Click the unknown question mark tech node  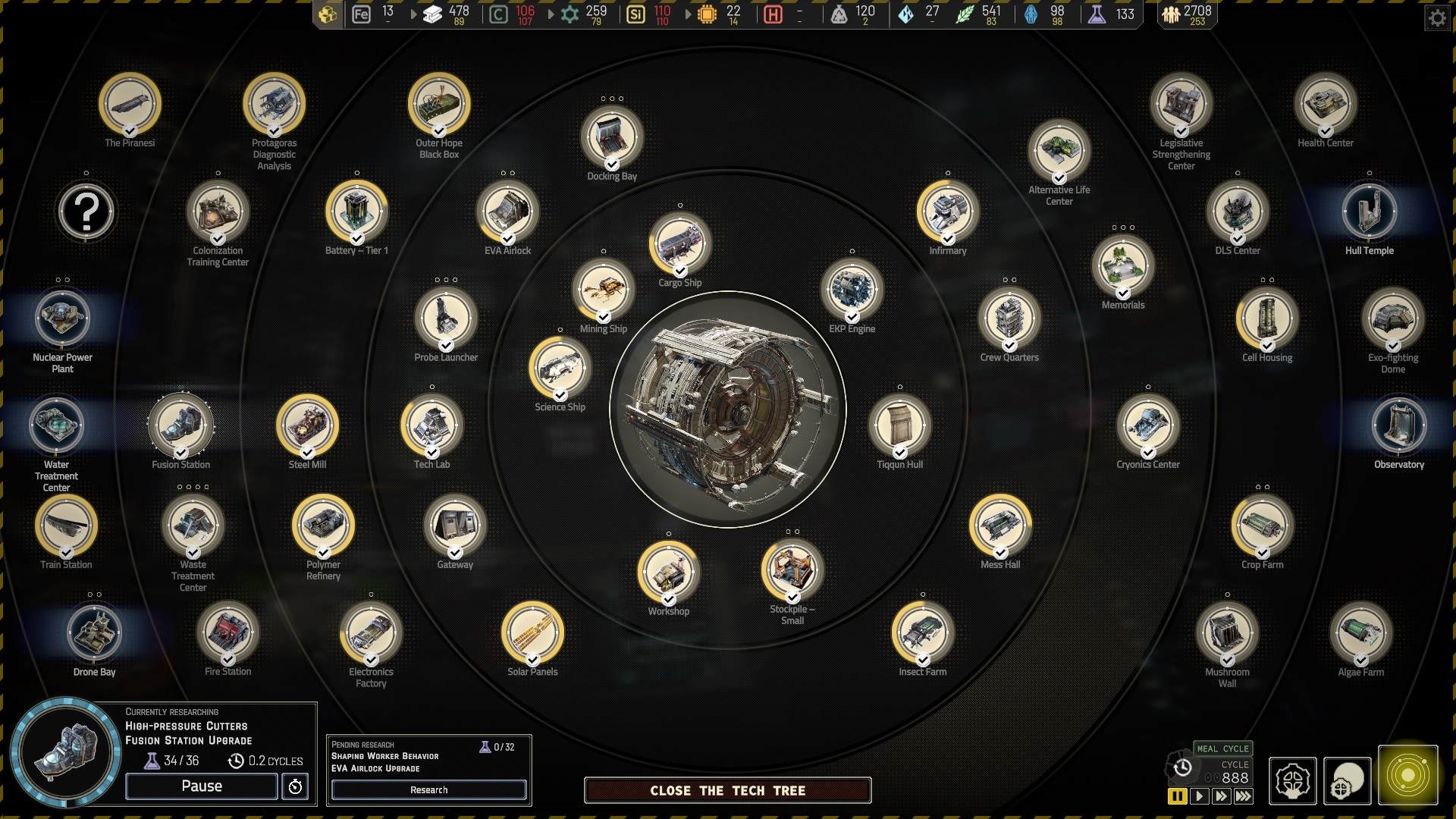point(86,212)
